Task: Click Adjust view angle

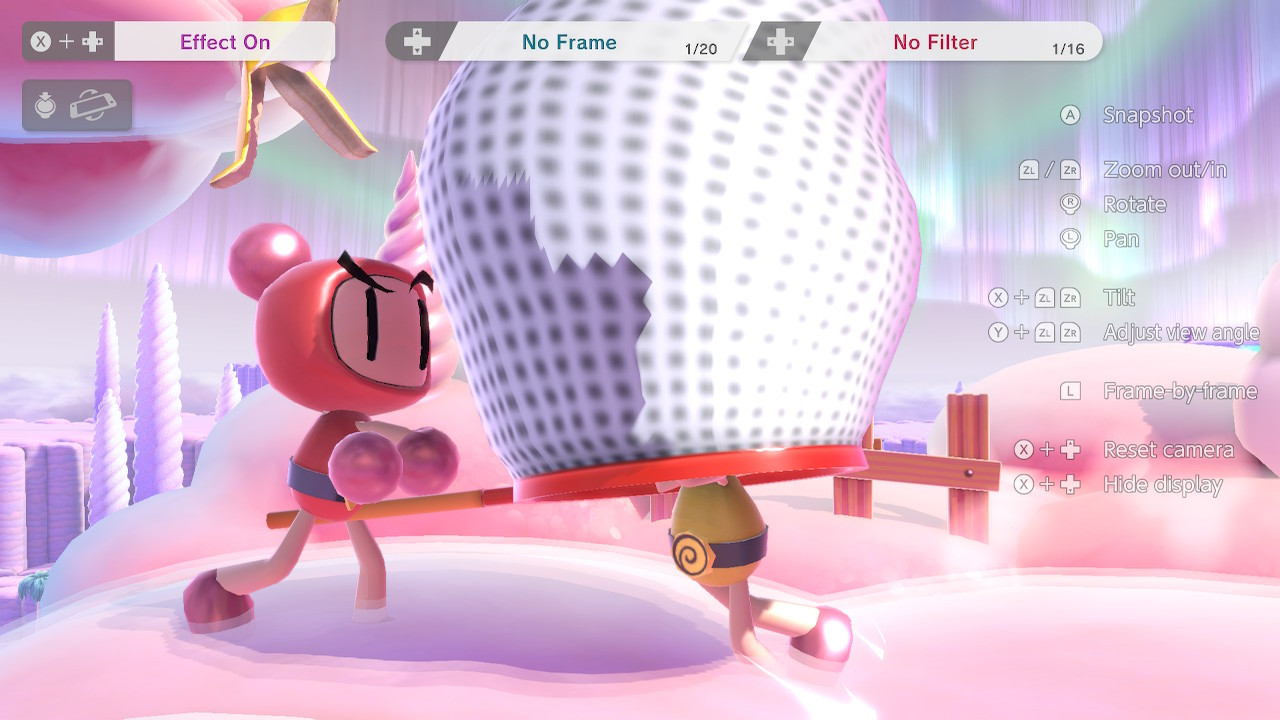Action: 1179,332
